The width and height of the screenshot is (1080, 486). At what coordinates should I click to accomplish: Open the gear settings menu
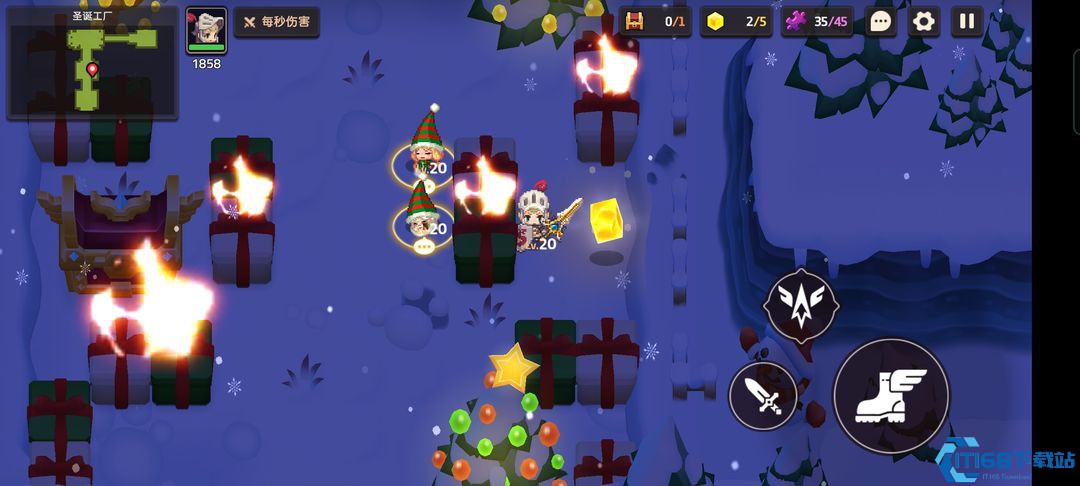pyautogui.click(x=924, y=21)
